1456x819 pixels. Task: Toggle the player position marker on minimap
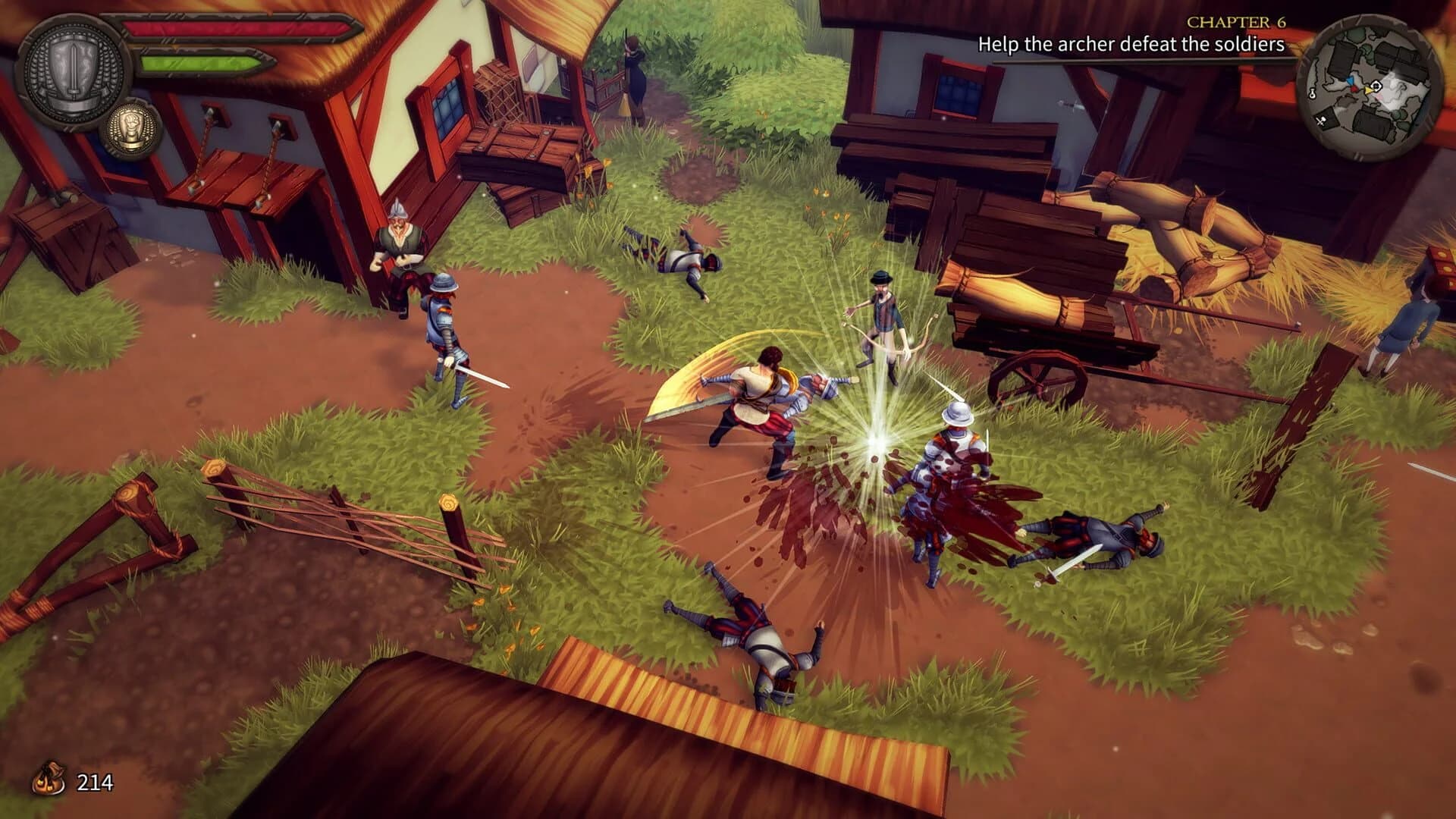point(1376,86)
